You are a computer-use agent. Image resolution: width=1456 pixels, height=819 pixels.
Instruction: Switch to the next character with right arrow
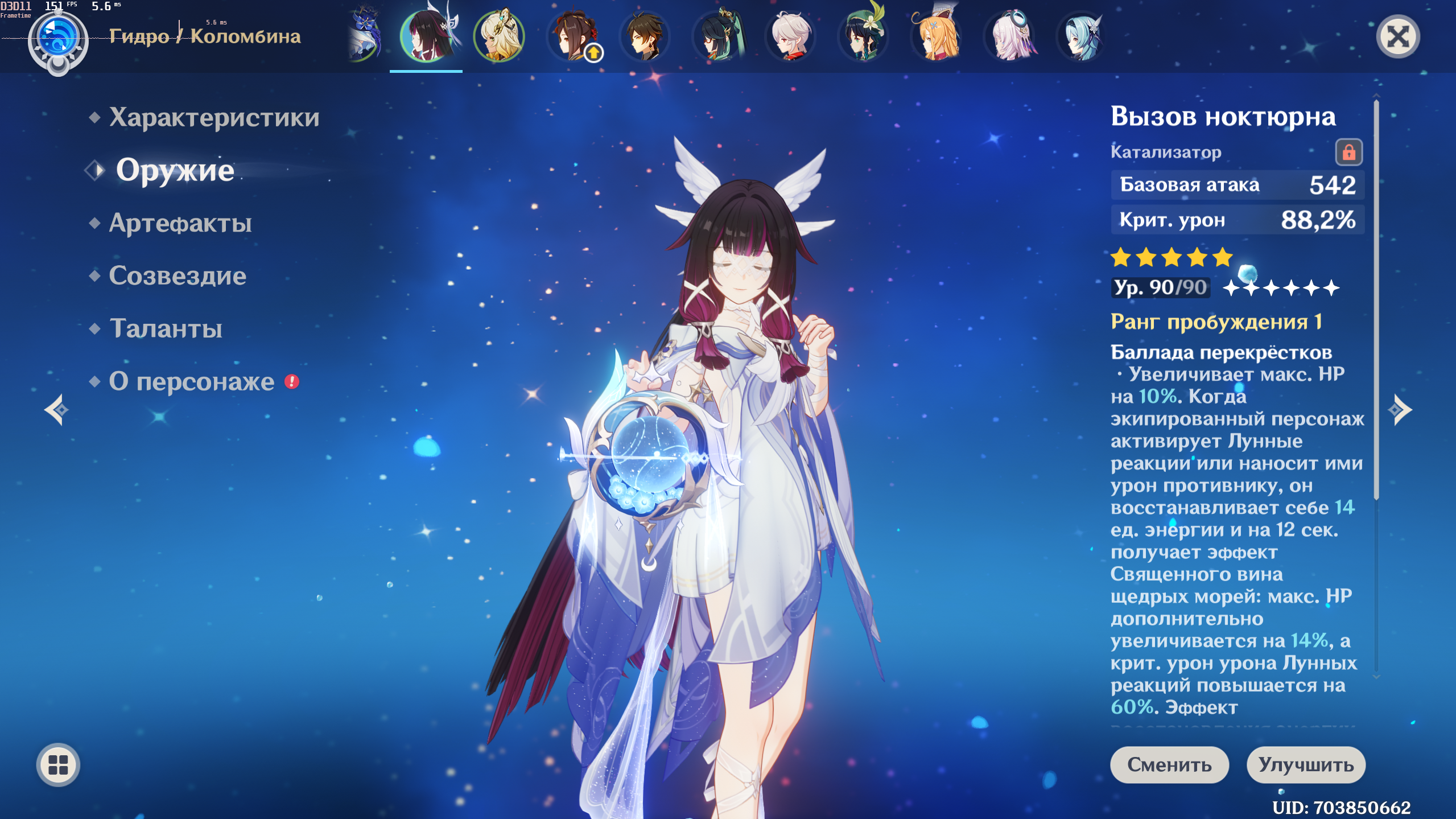(1400, 410)
